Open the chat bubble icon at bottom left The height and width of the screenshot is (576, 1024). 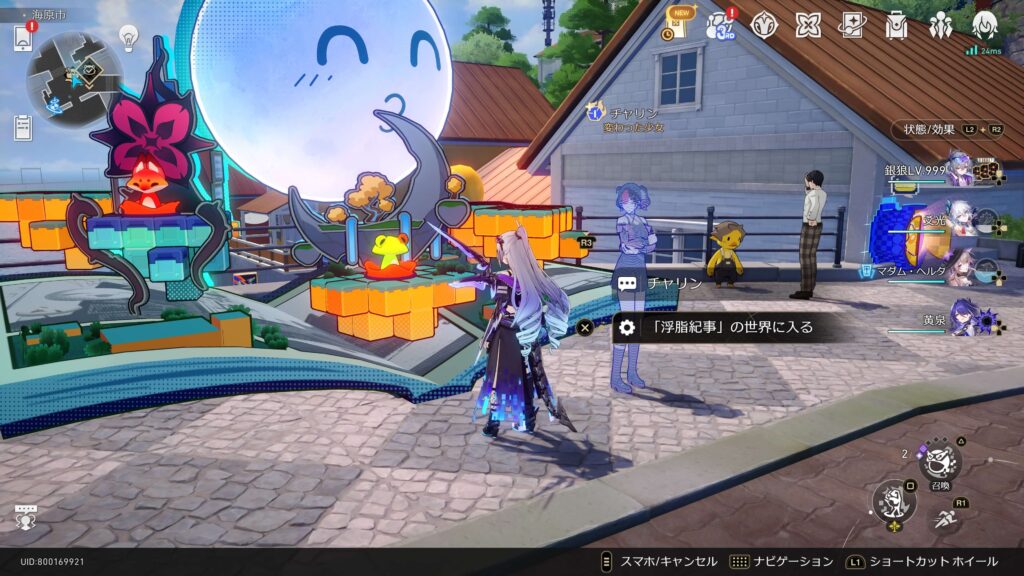coord(26,516)
